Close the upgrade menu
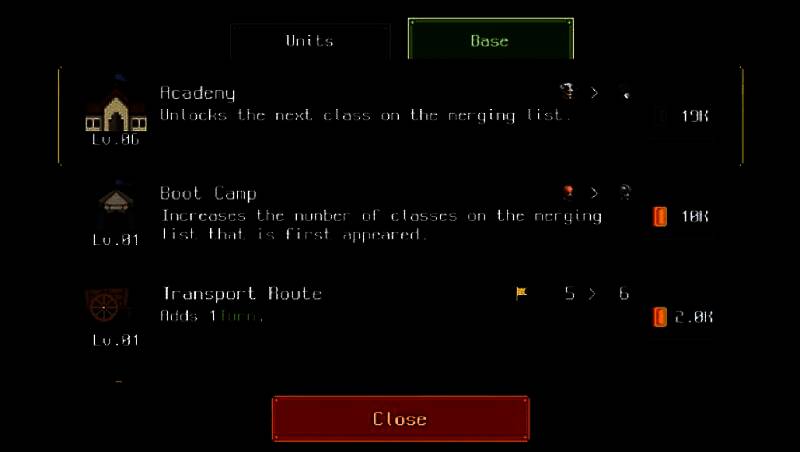Image resolution: width=800 pixels, height=452 pixels. click(x=400, y=419)
